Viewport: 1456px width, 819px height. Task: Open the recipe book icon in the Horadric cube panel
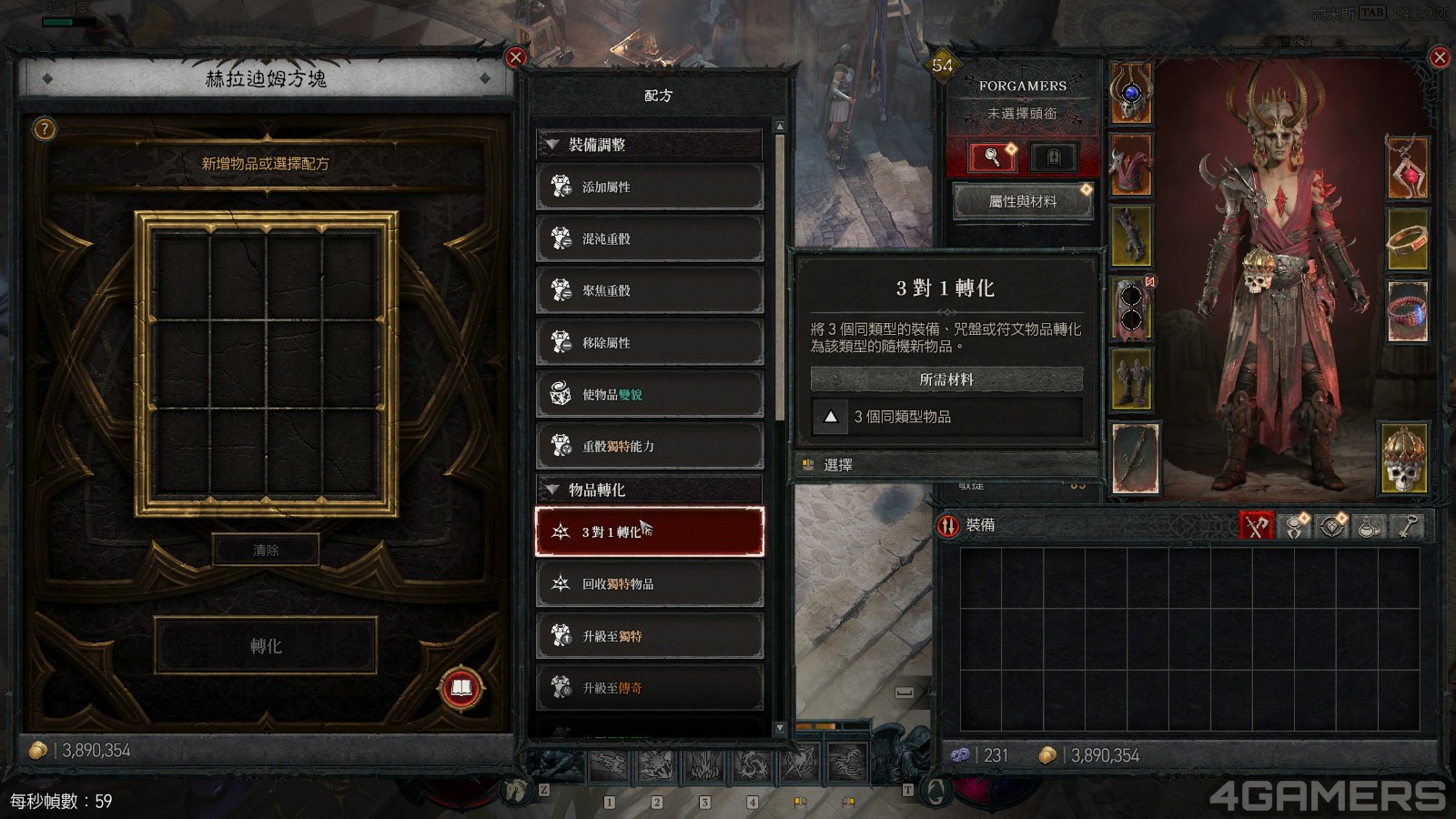click(460, 690)
